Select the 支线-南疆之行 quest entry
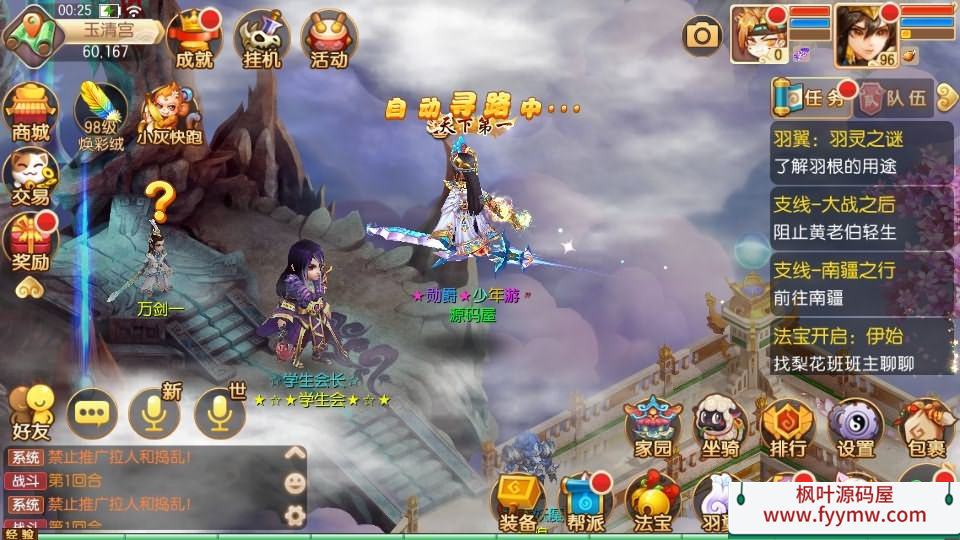960x540 pixels. pos(861,282)
